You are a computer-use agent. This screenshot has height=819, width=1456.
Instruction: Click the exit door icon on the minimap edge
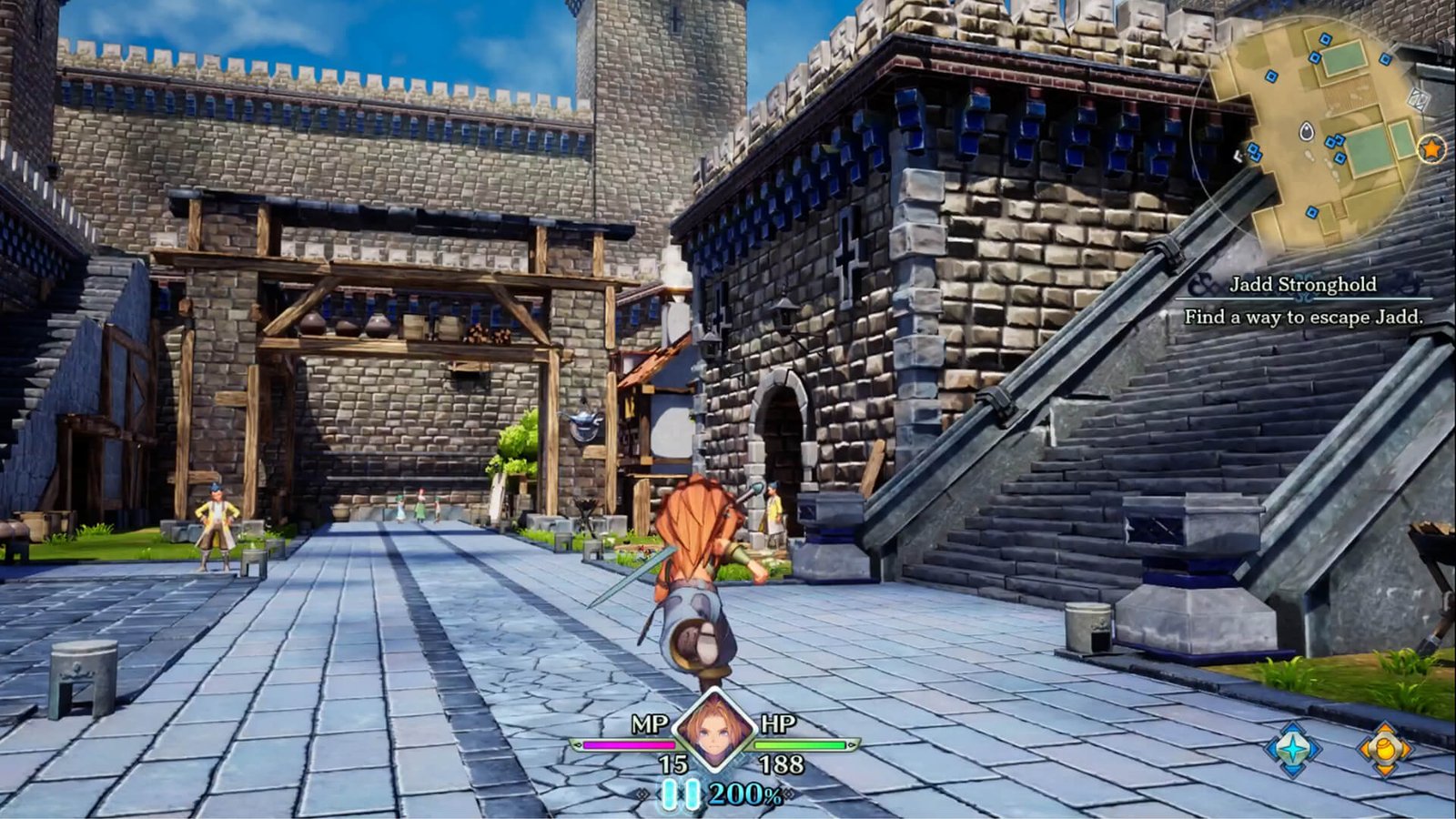[x=1418, y=97]
